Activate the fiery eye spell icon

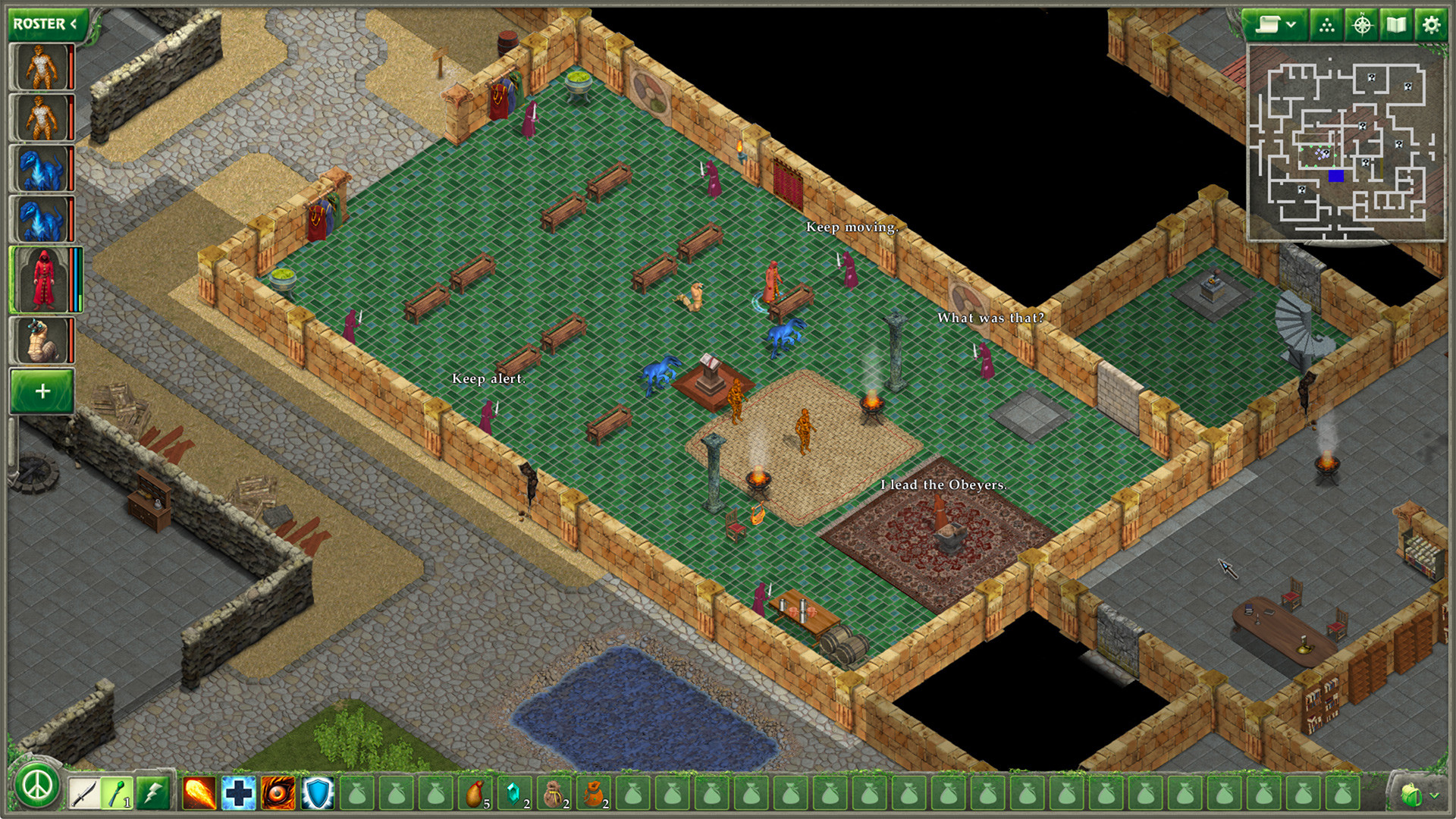(279, 791)
